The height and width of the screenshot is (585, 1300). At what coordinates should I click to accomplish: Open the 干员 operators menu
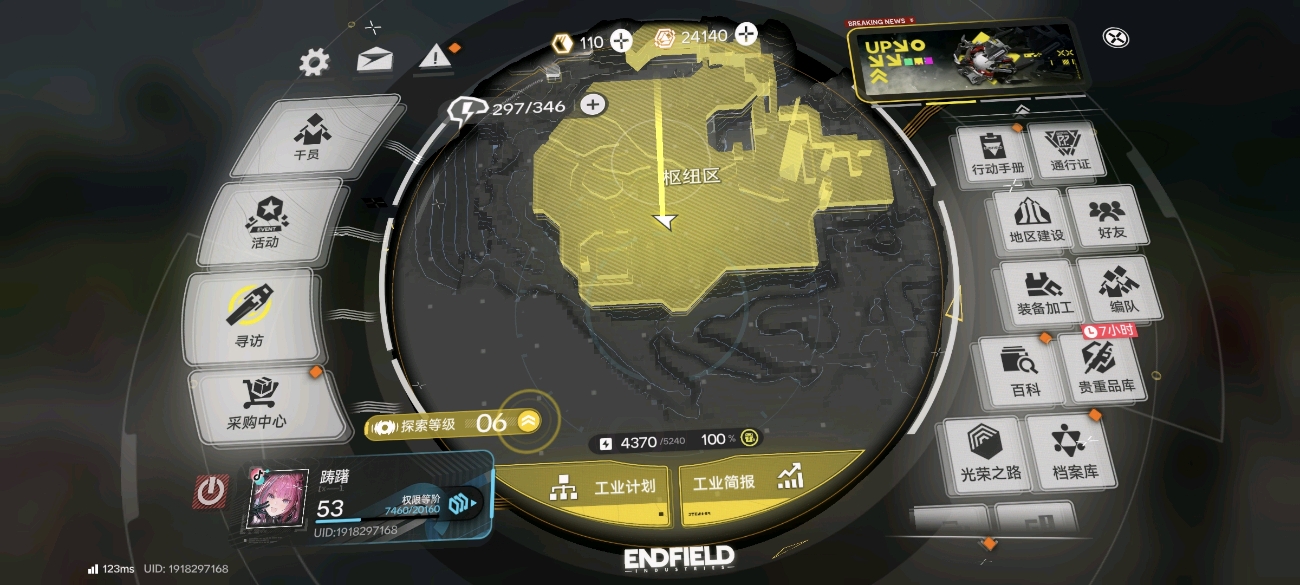[308, 137]
